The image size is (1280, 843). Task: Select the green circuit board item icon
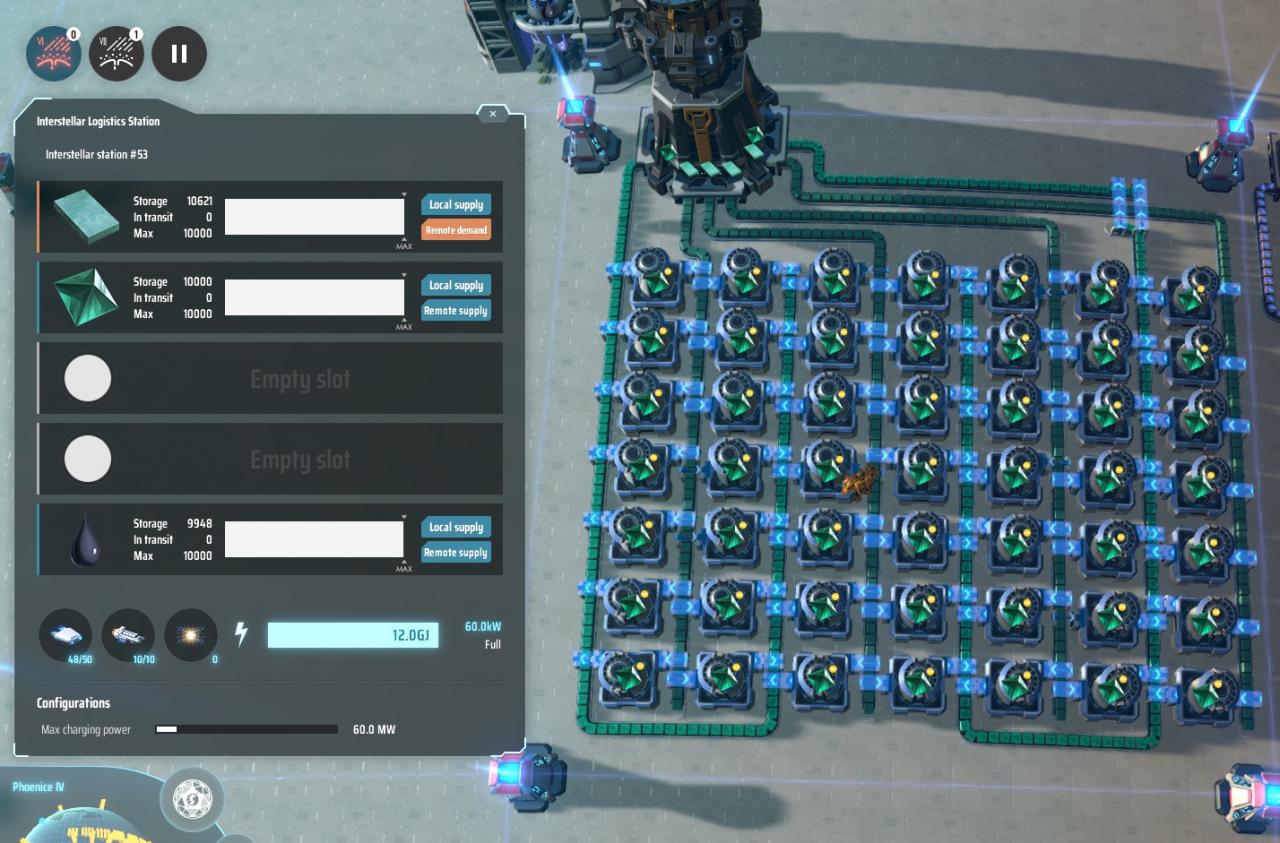[87, 216]
